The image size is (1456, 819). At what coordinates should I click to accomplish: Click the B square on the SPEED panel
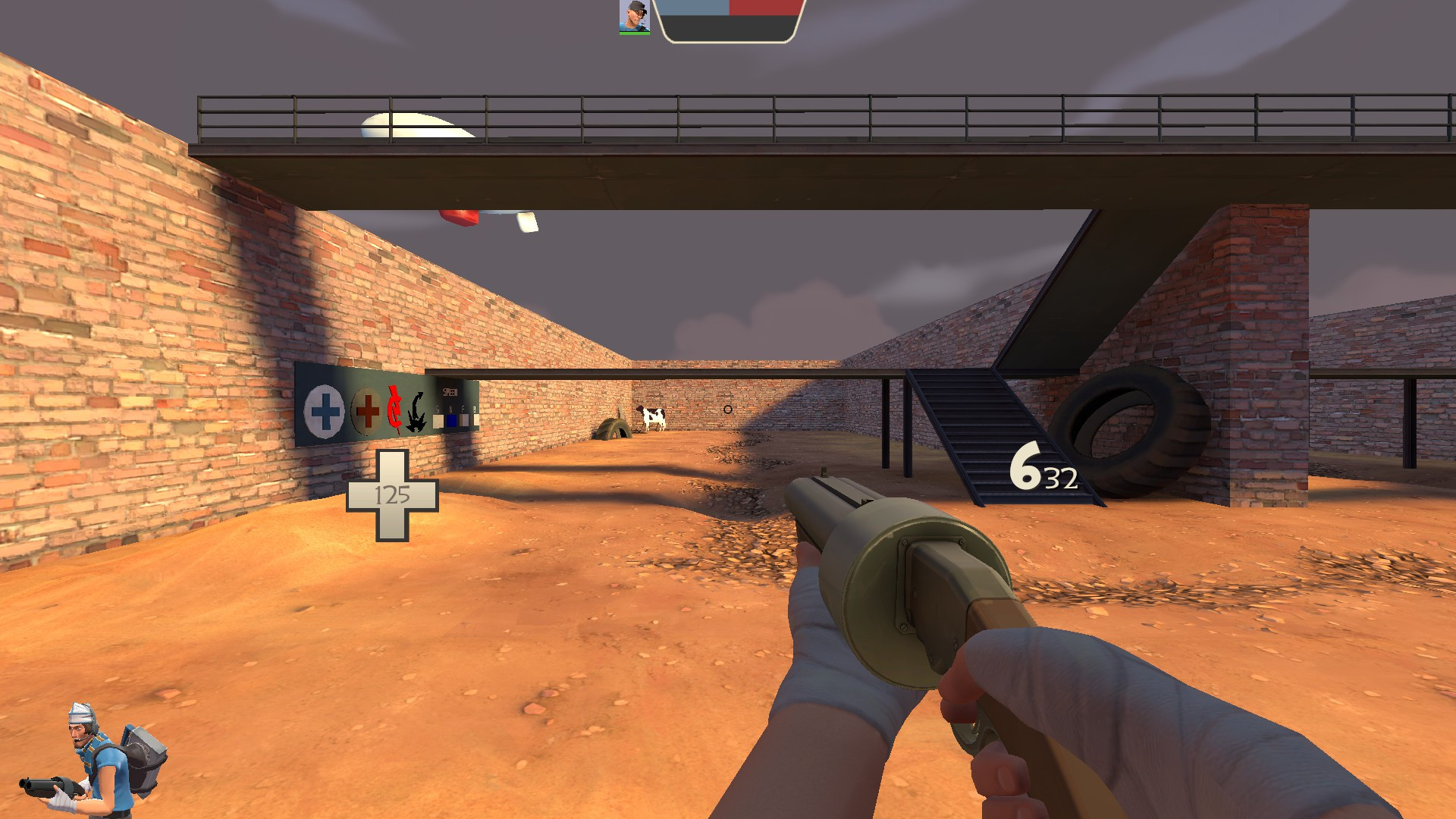475,421
